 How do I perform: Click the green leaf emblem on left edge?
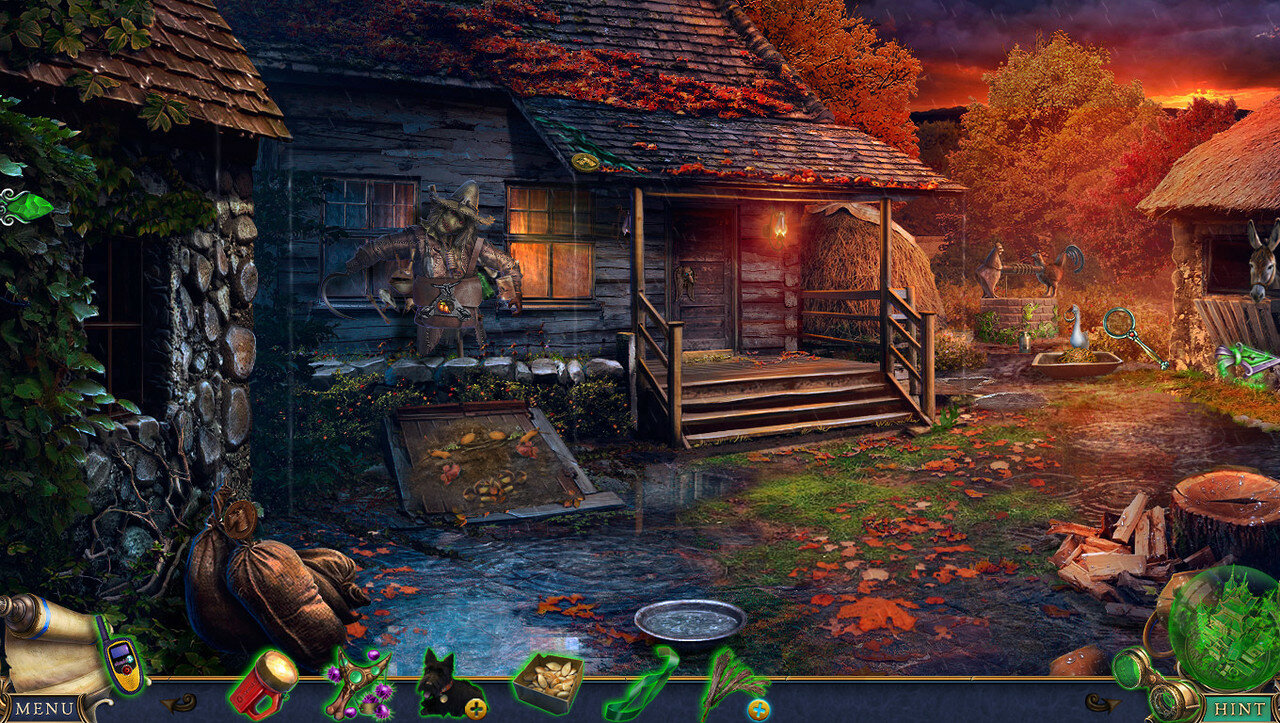pos(27,207)
